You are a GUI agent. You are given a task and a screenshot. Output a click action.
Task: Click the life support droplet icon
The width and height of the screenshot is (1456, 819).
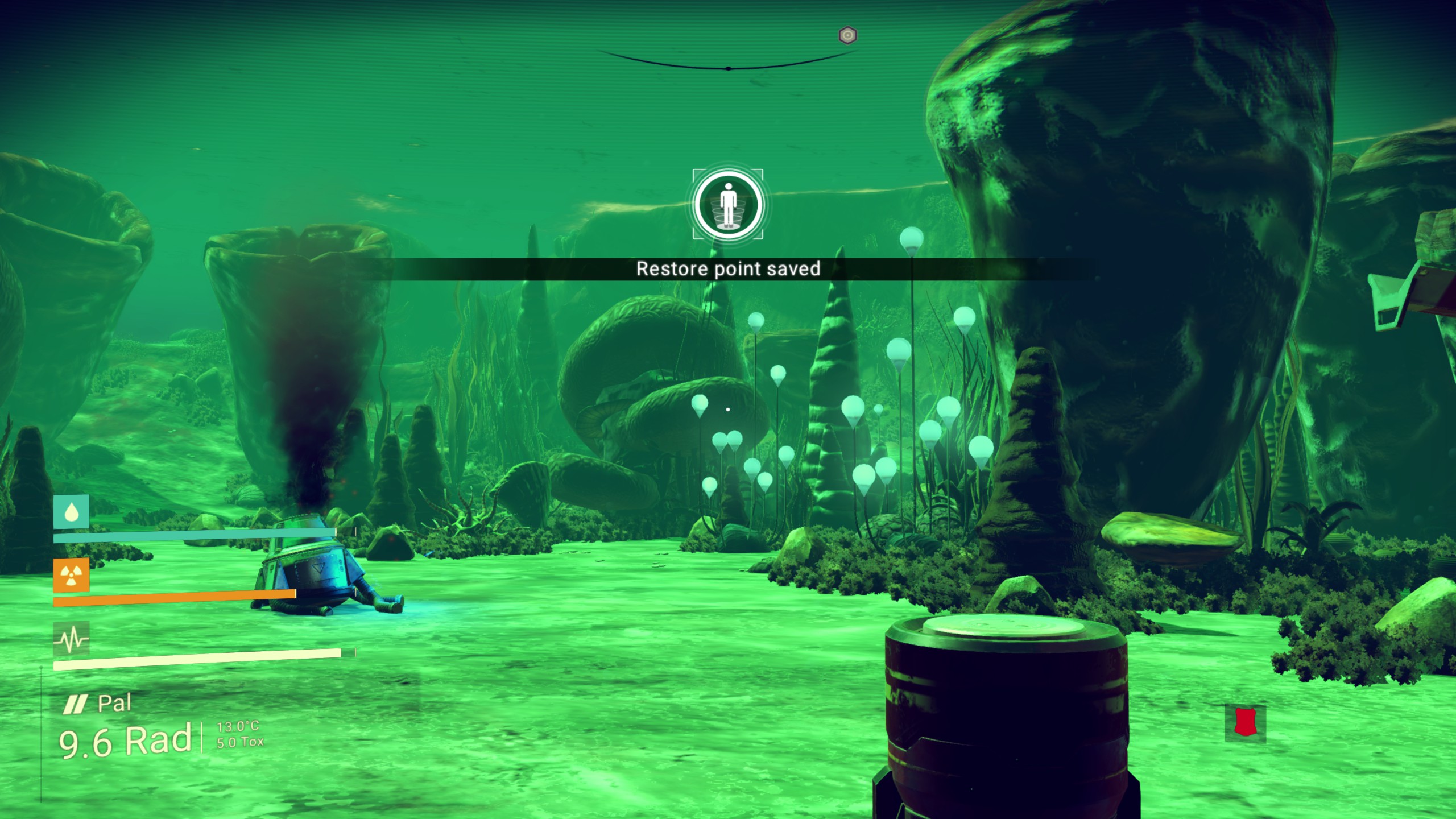[71, 512]
